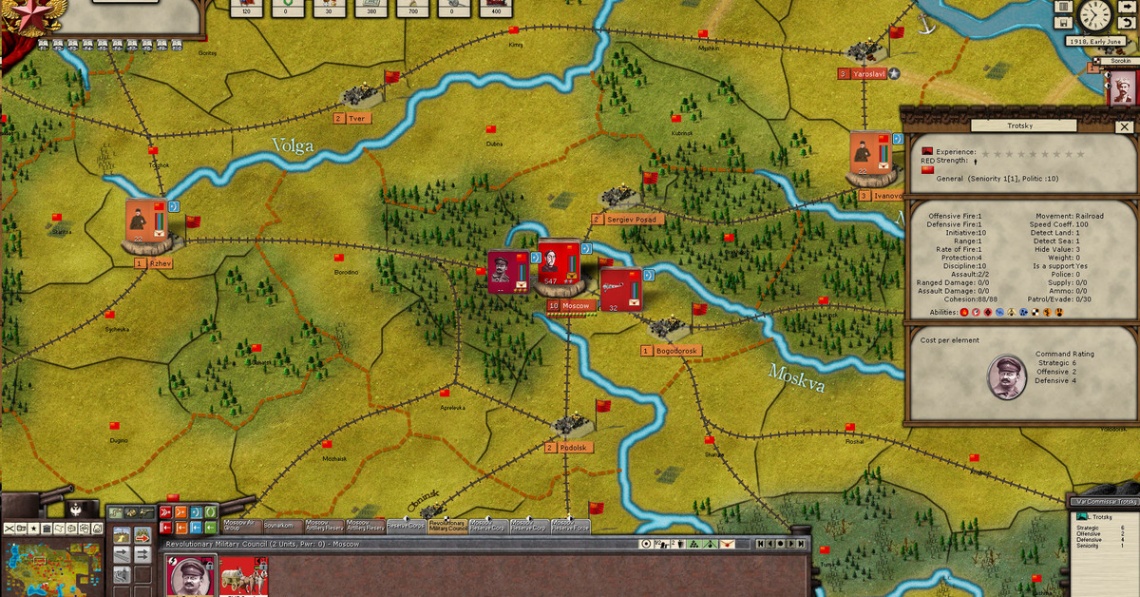The height and width of the screenshot is (597, 1140).
Task: Open the Sorokin leader portrait
Action: click(1121, 86)
